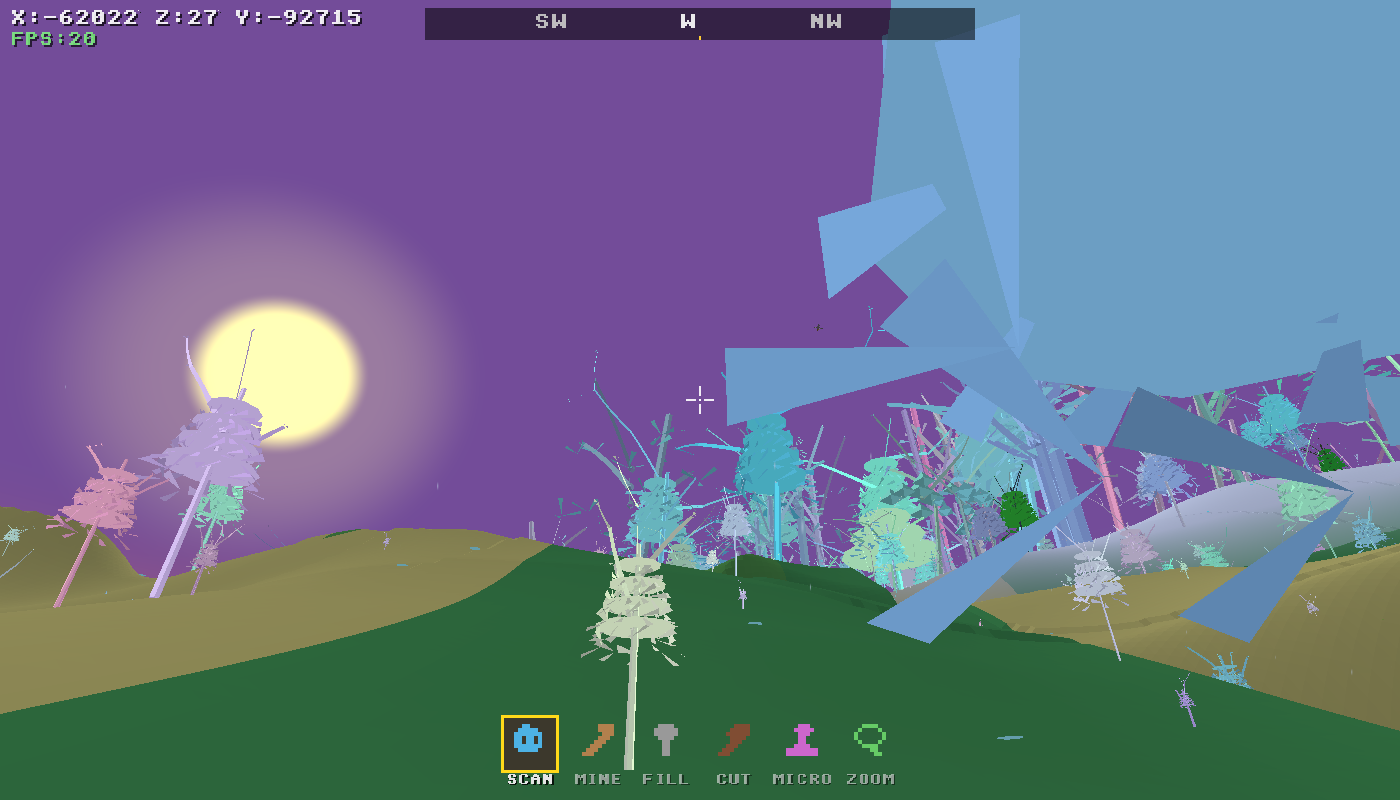
Task: Select the FILL mallet tool icon
Action: point(666,740)
